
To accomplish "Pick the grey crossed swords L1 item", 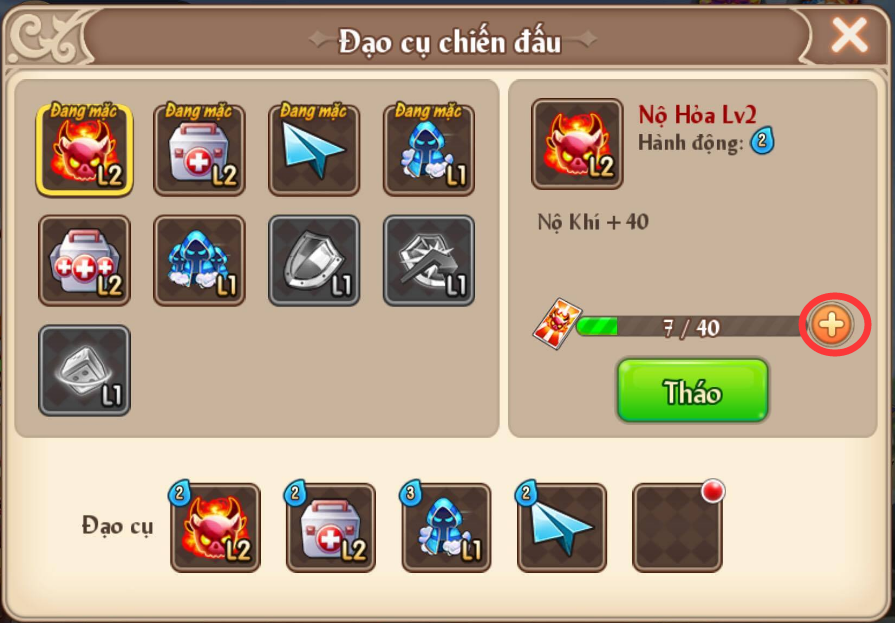I will tap(429, 260).
